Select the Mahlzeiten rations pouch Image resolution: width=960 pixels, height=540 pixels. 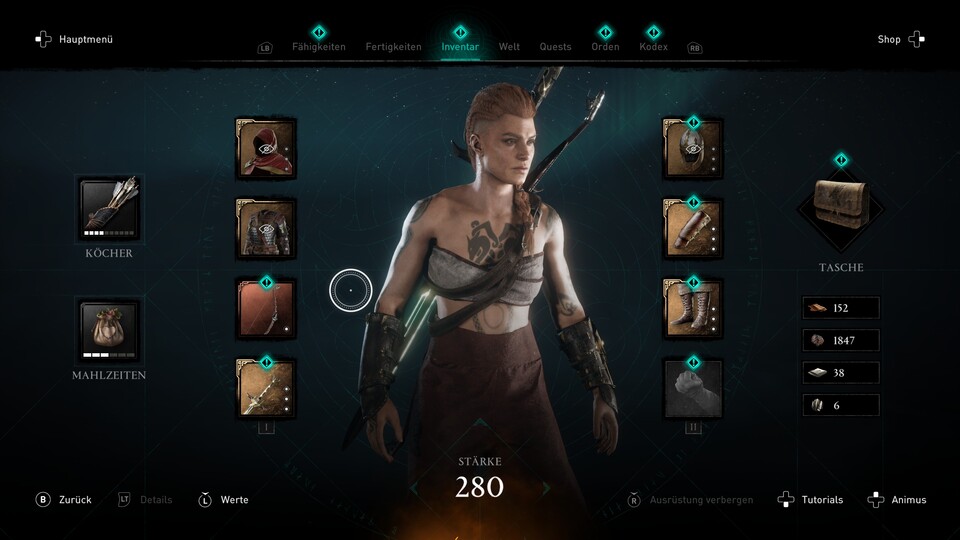[x=109, y=331]
